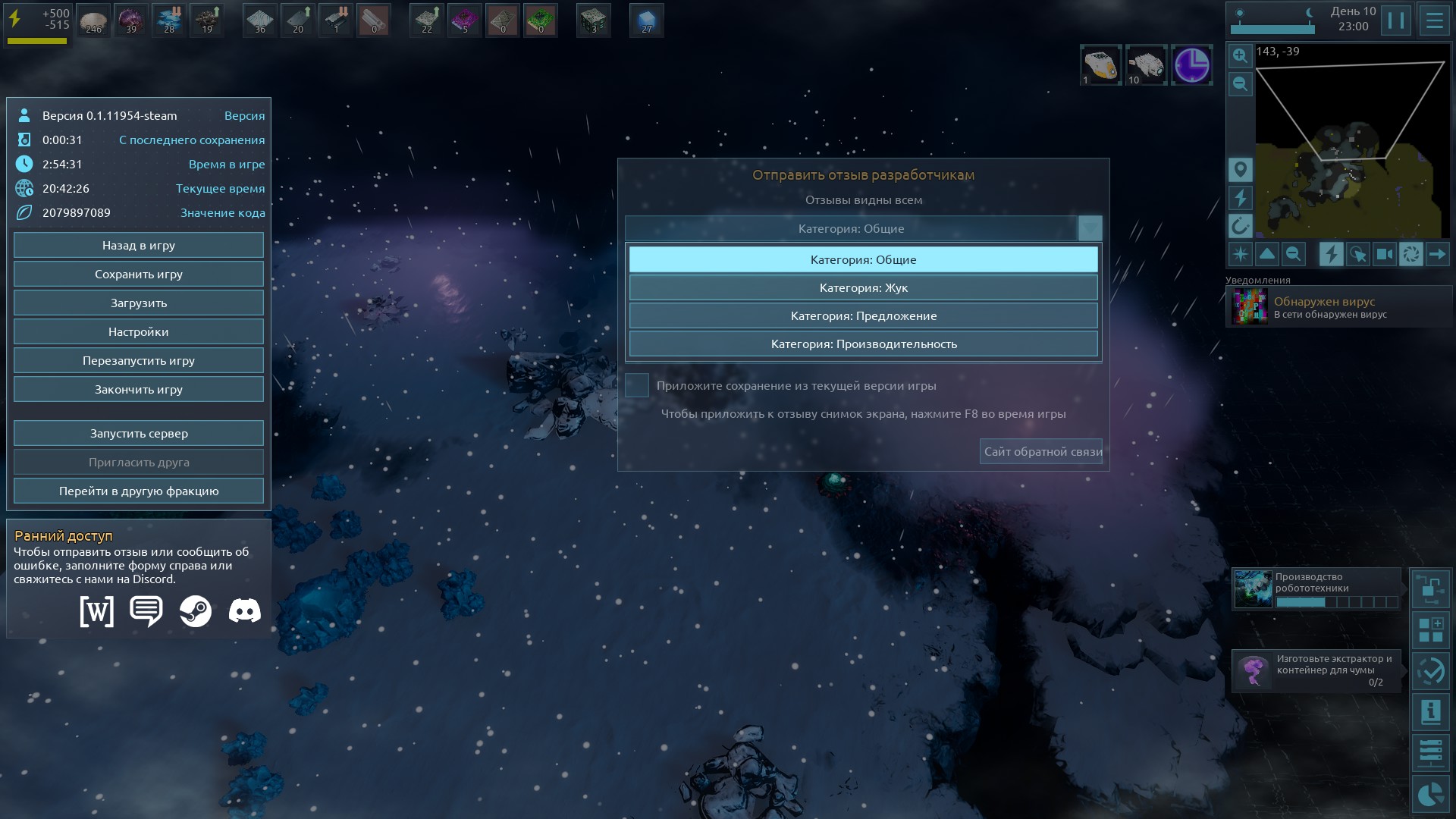Screen dimensions: 1456x819
Task: Select Закончить игру to quit
Action: tap(139, 390)
